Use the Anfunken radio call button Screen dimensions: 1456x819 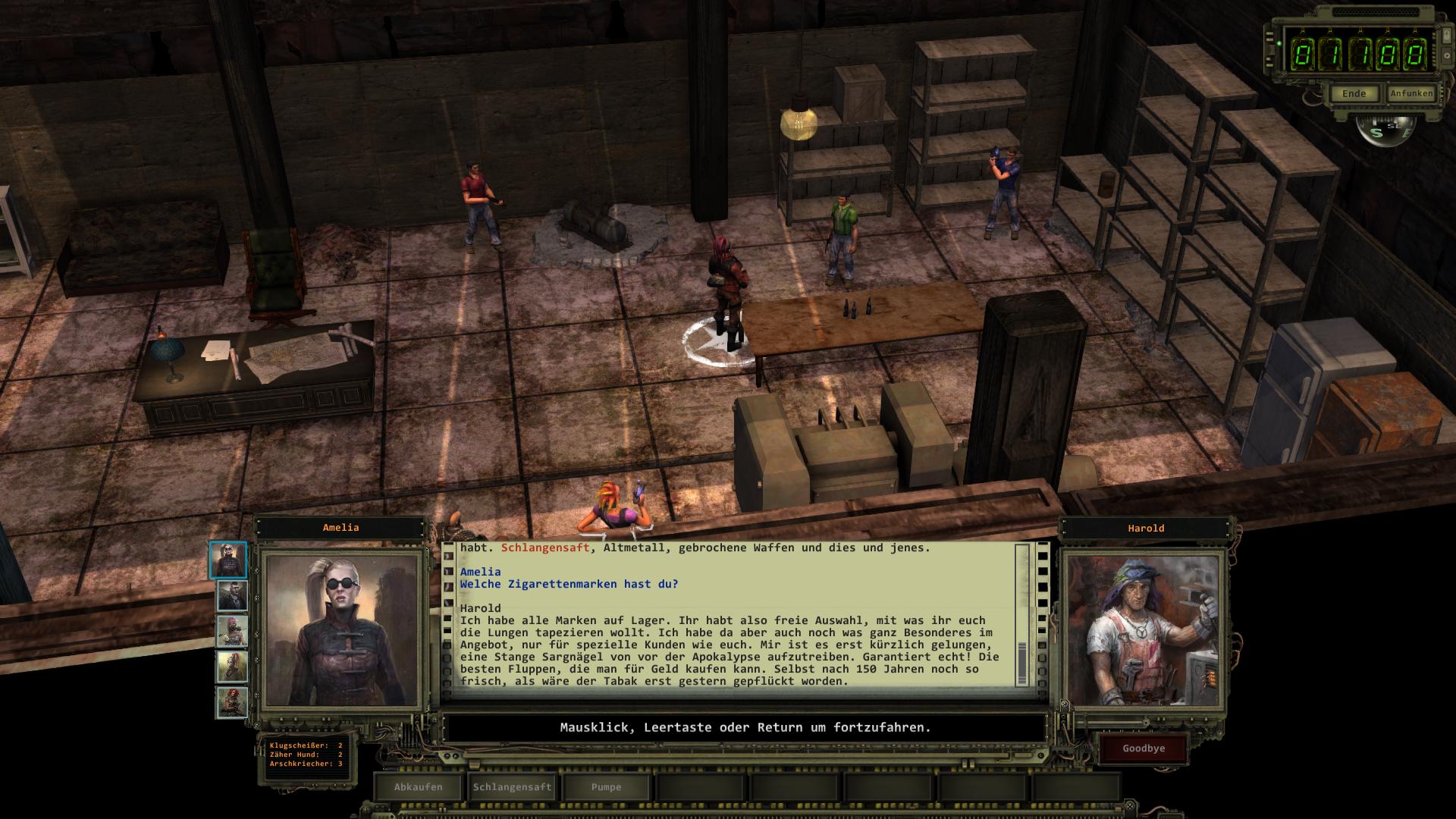[x=1411, y=93]
